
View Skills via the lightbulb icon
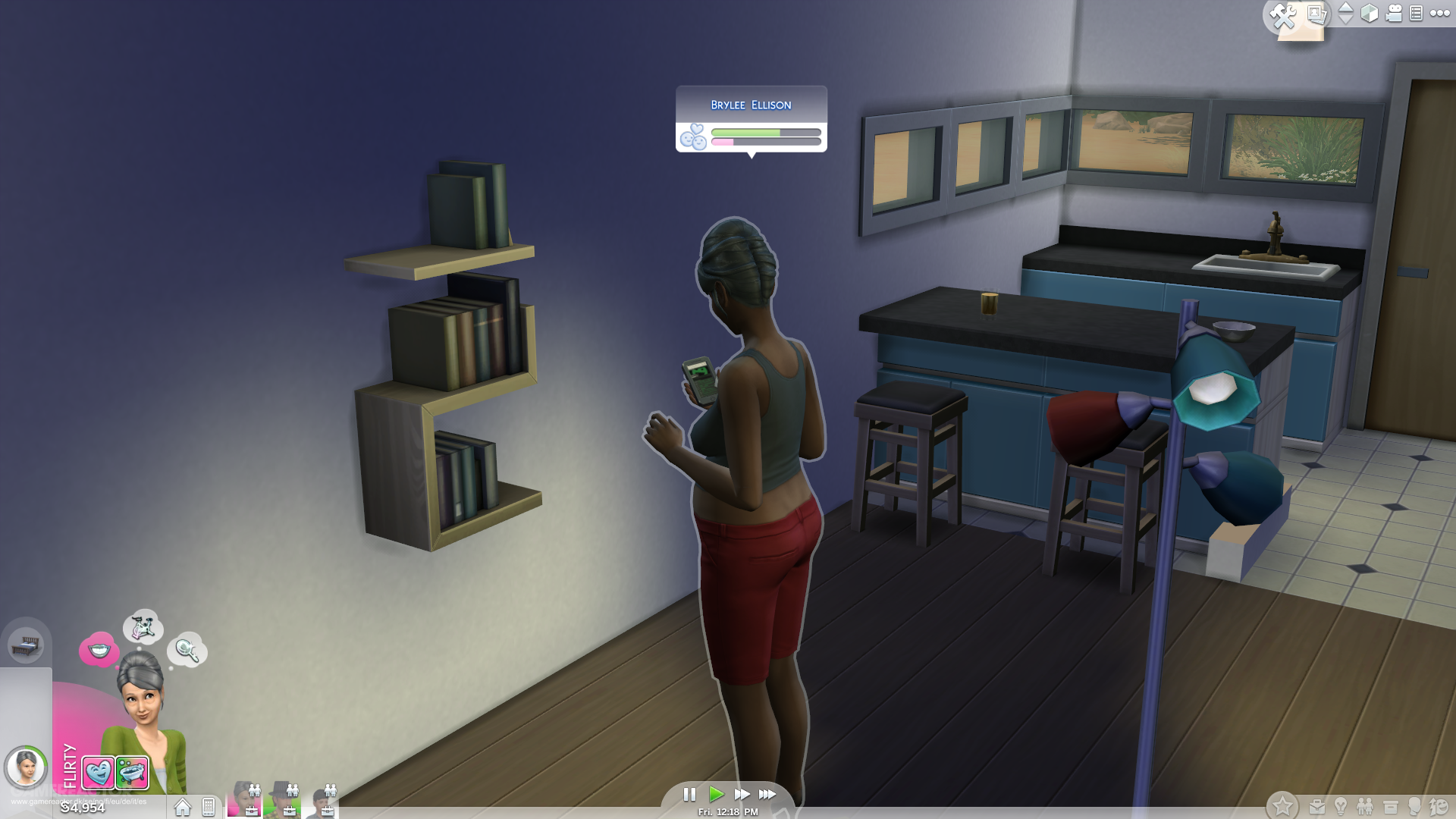click(x=1341, y=805)
